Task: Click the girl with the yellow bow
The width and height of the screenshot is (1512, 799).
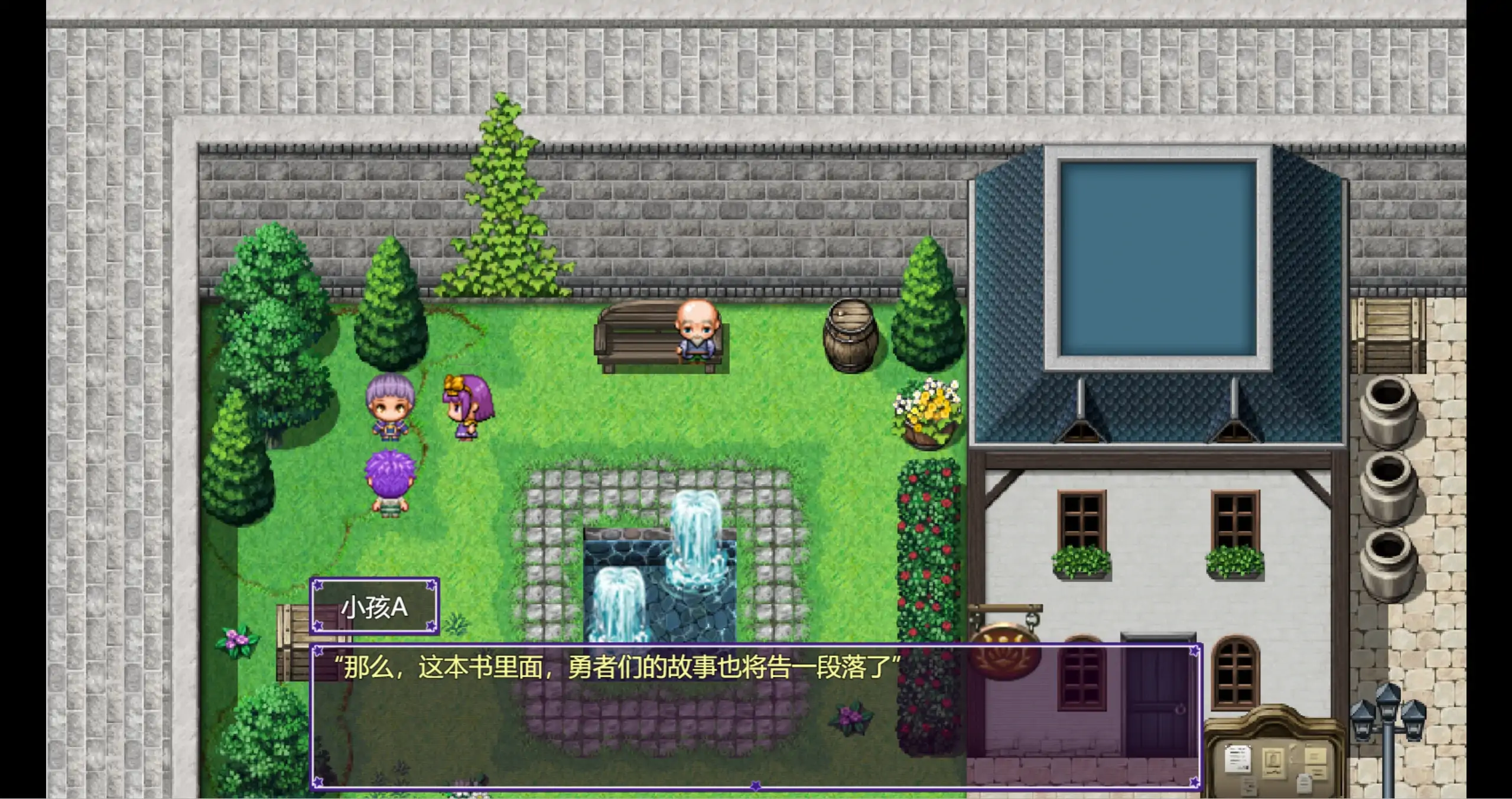Action: click(x=467, y=408)
